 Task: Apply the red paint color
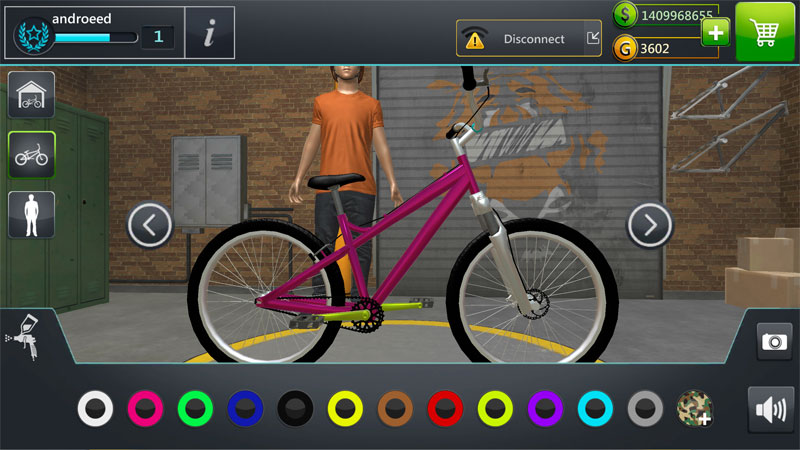coord(446,408)
